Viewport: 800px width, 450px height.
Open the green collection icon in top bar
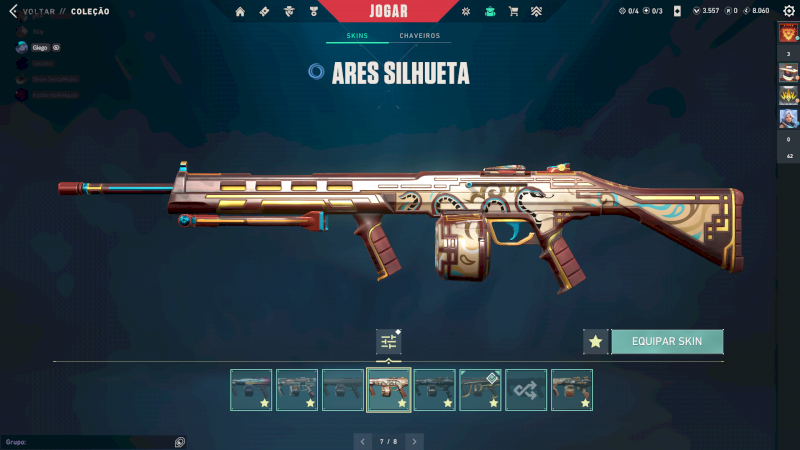click(x=489, y=11)
